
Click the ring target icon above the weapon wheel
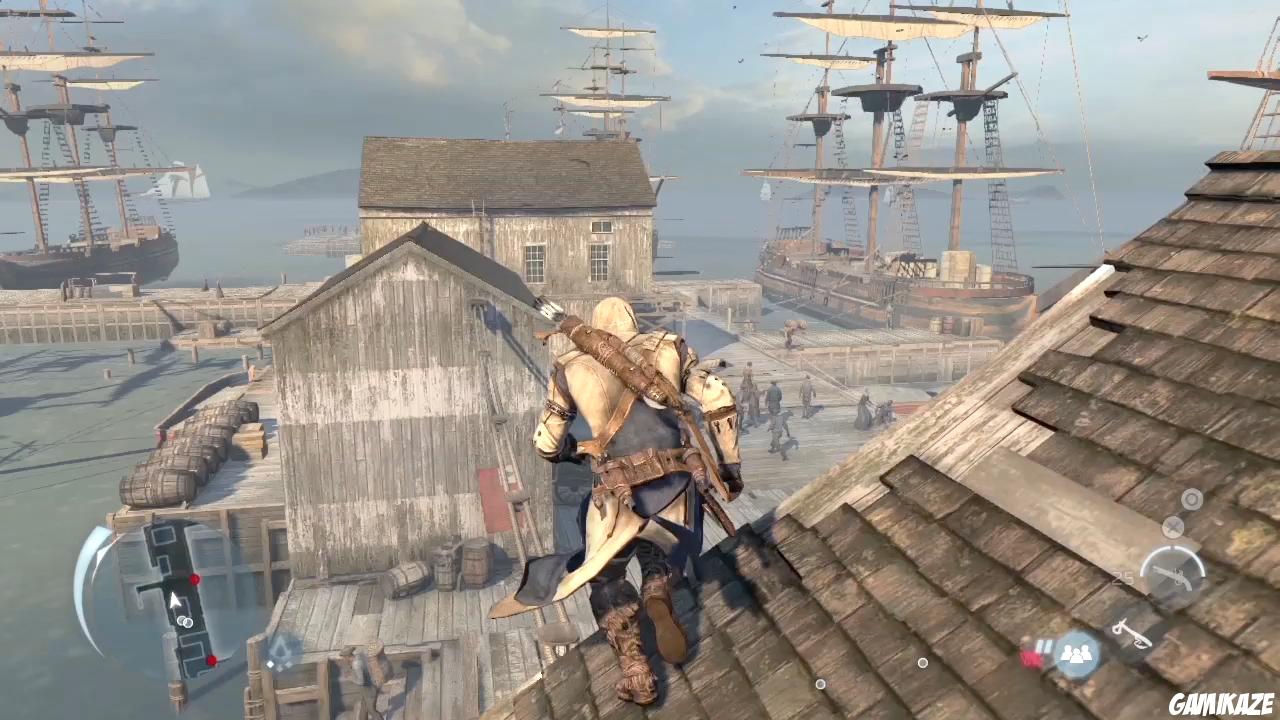pos(1192,500)
